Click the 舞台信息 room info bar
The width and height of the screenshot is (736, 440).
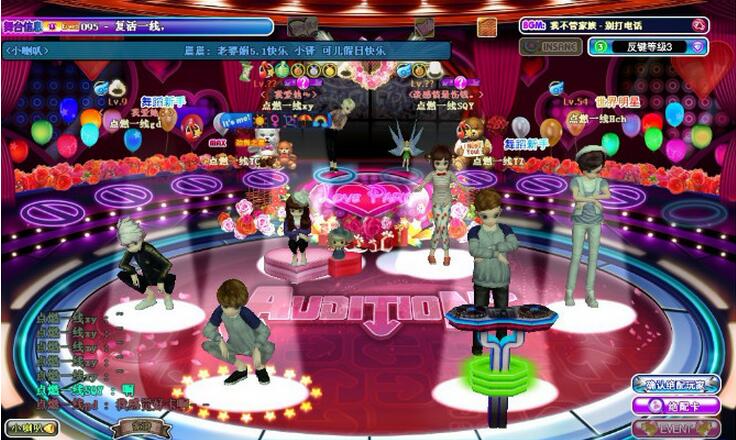pyautogui.click(x=138, y=27)
